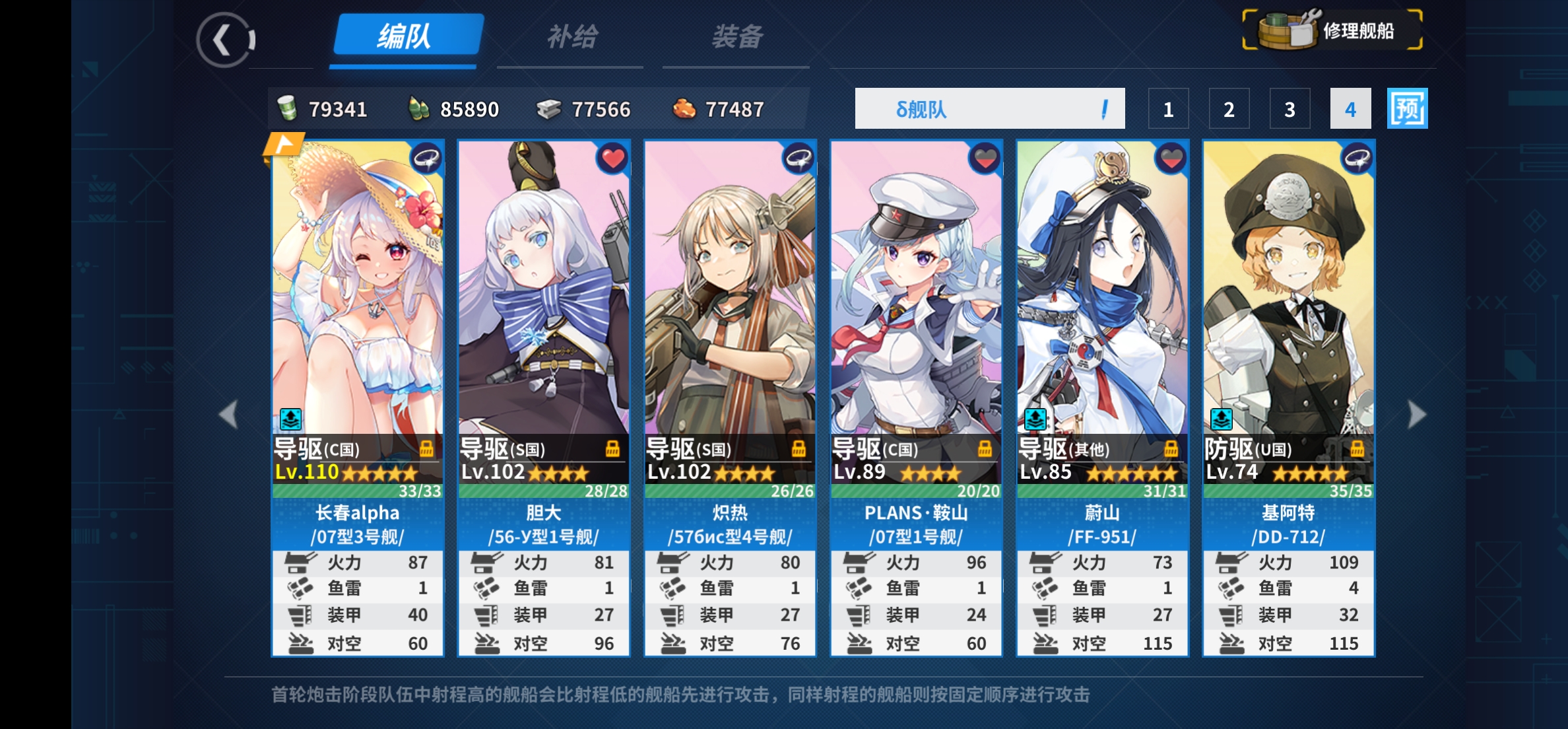
Task: Show the previous fleet with left arrow
Action: click(229, 415)
